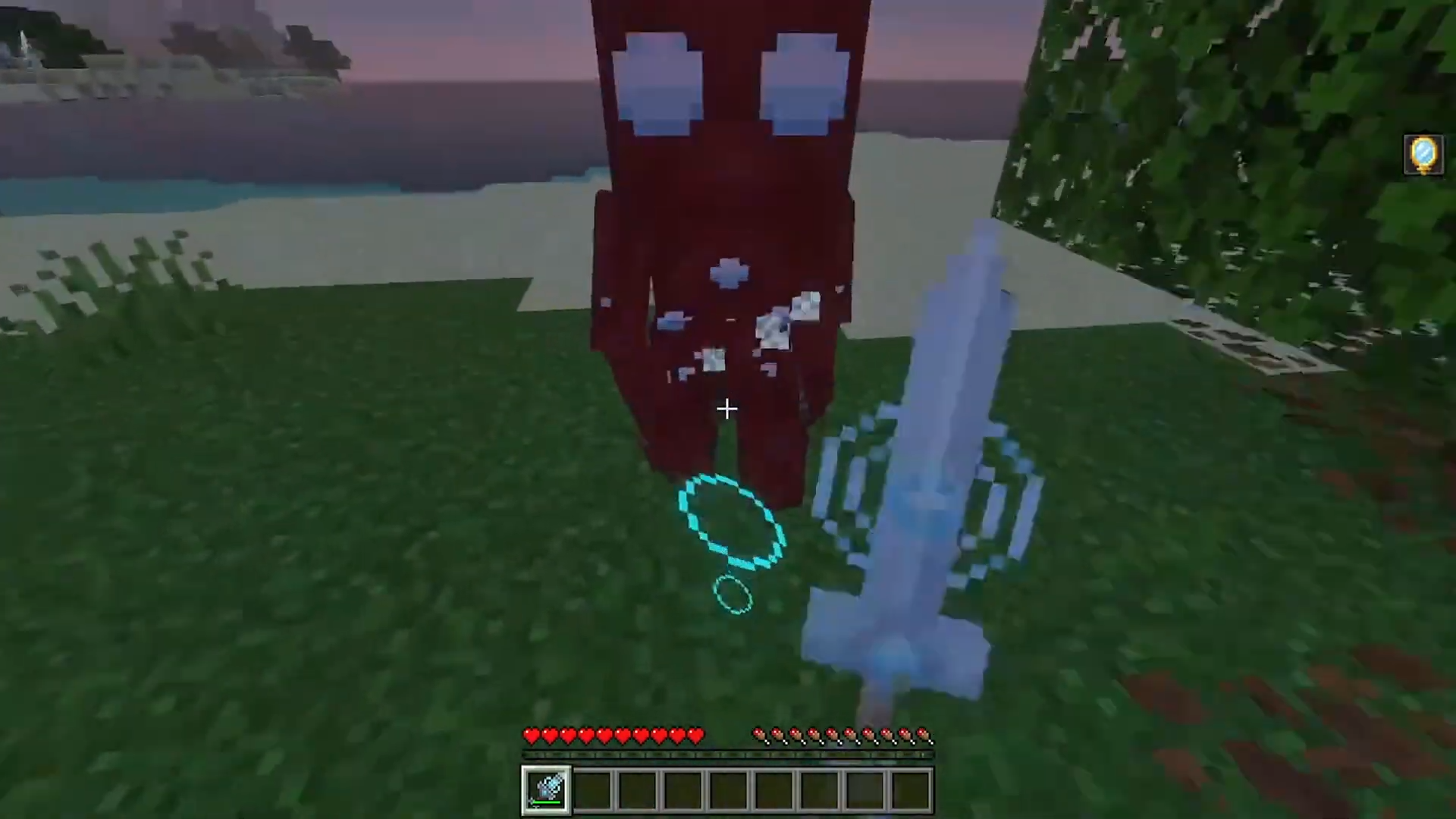Click the red mob's white eye on the left
This screenshot has width=1456, height=819.
click(656, 83)
